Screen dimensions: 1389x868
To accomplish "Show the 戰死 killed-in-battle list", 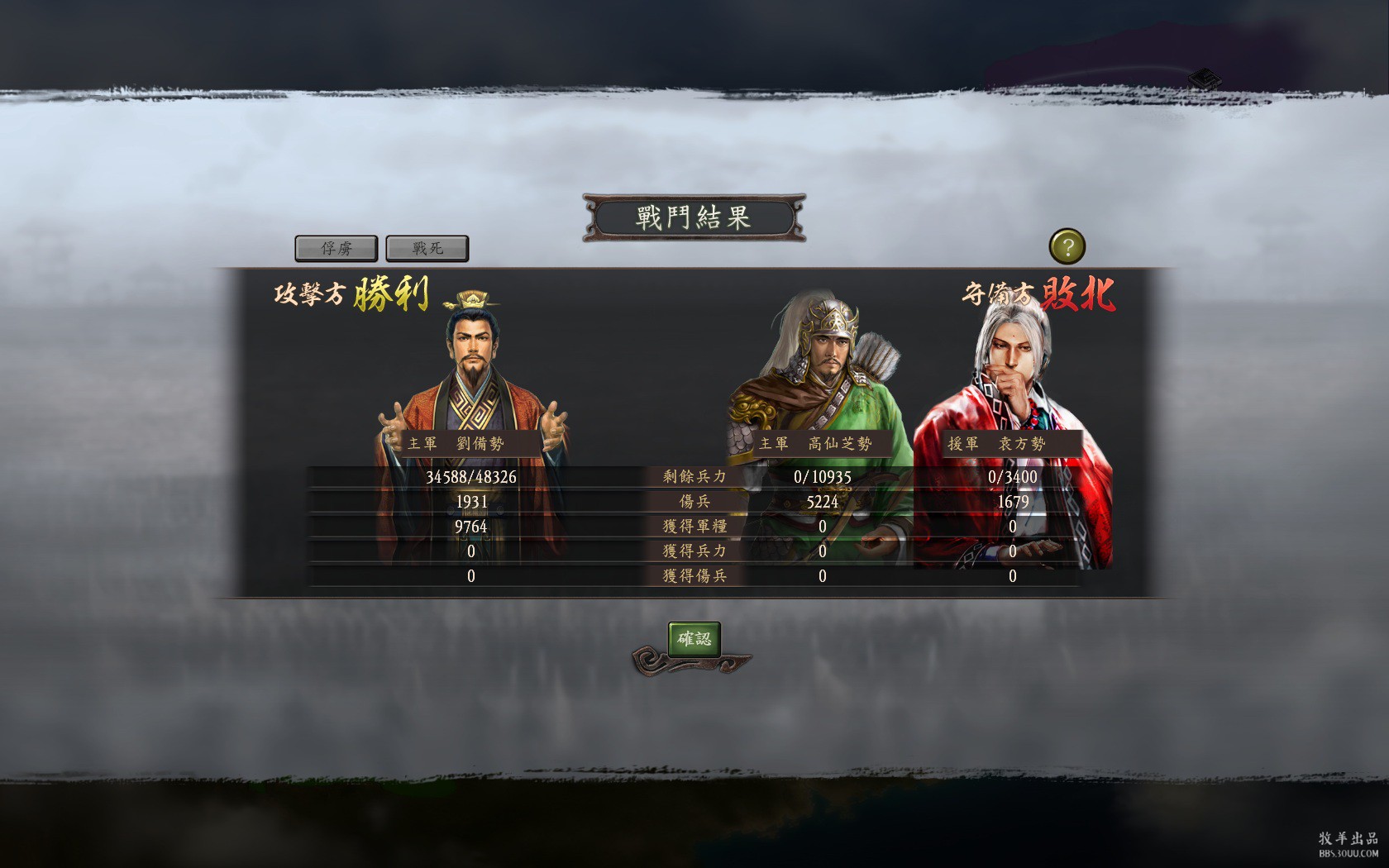I will tap(427, 248).
